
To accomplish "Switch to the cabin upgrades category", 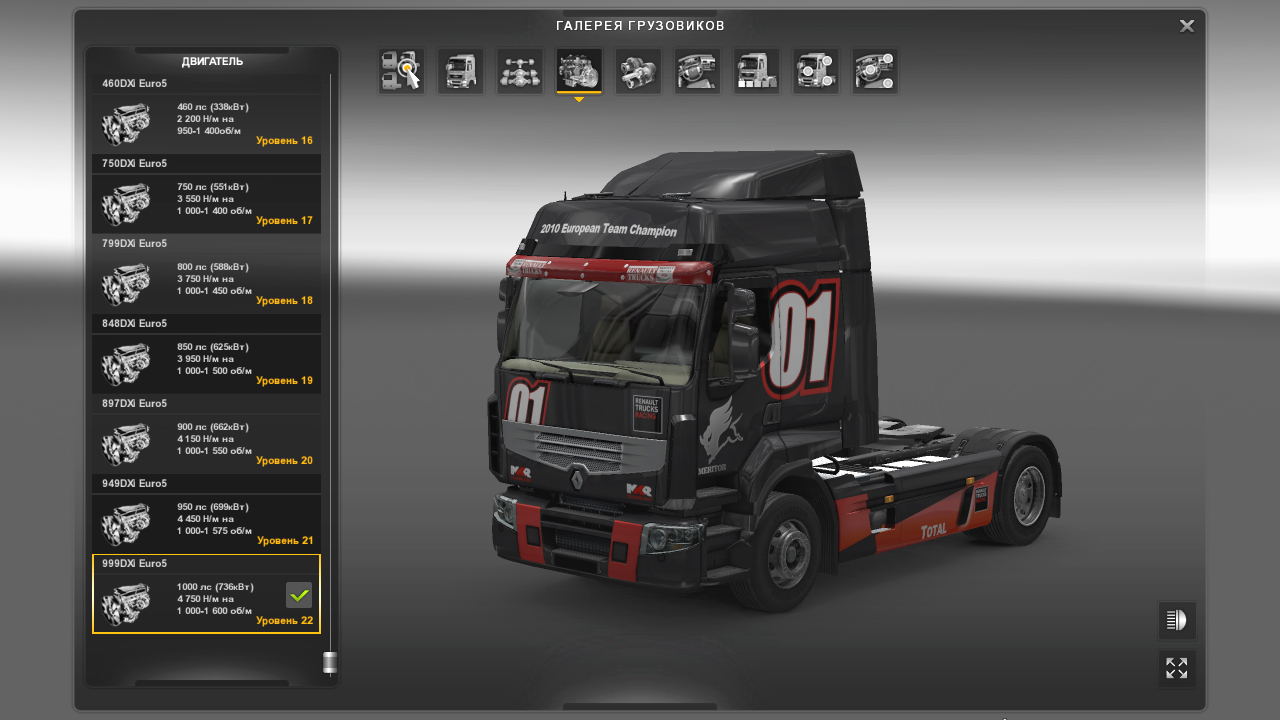I will coord(460,70).
